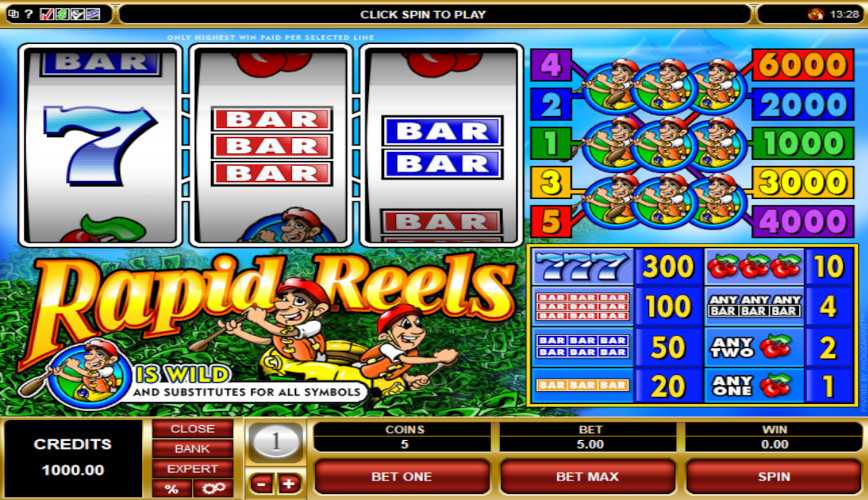Click the BET MAX button
868x500 pixels.
[587, 477]
